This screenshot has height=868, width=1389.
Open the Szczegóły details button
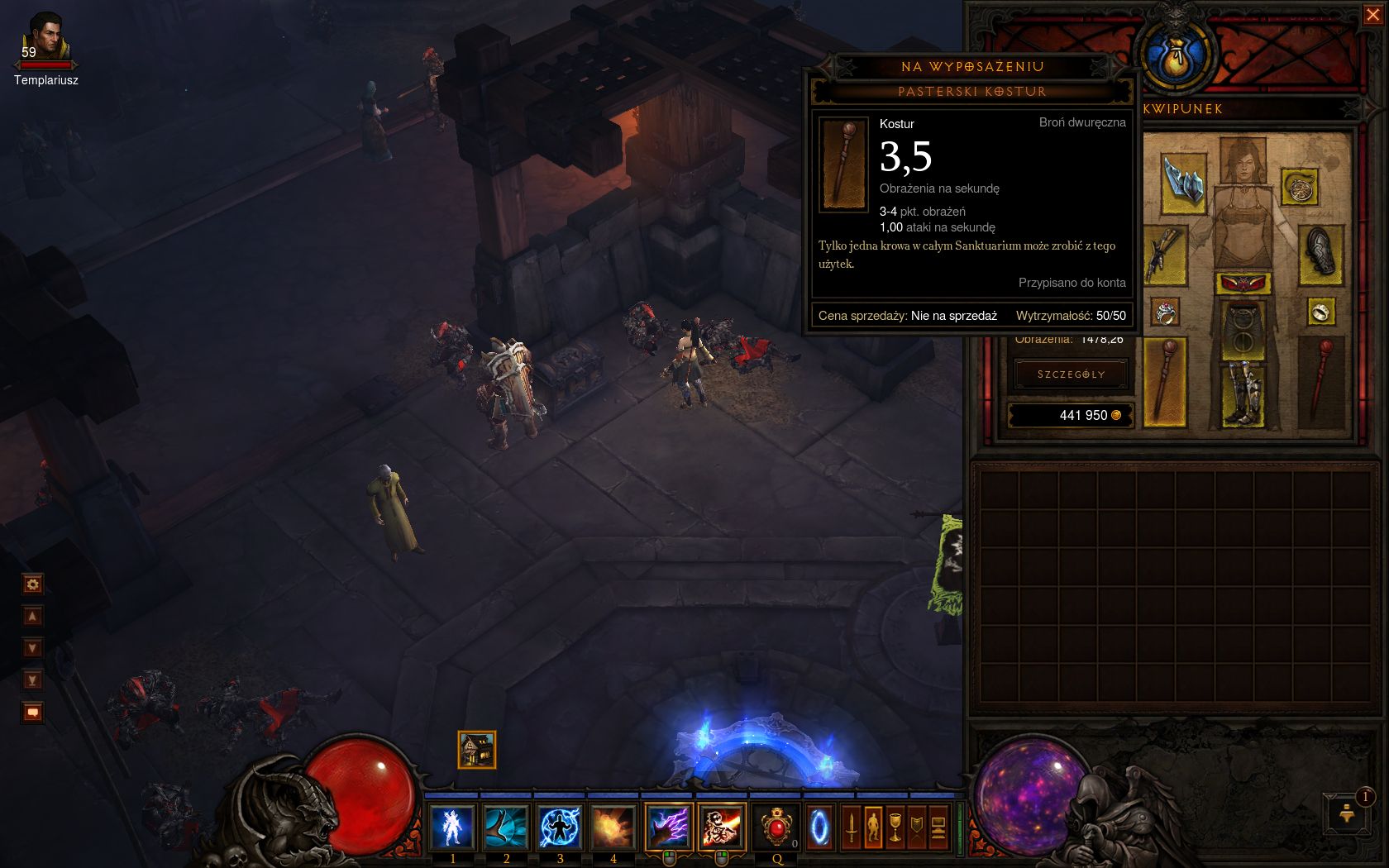[x=1071, y=374]
